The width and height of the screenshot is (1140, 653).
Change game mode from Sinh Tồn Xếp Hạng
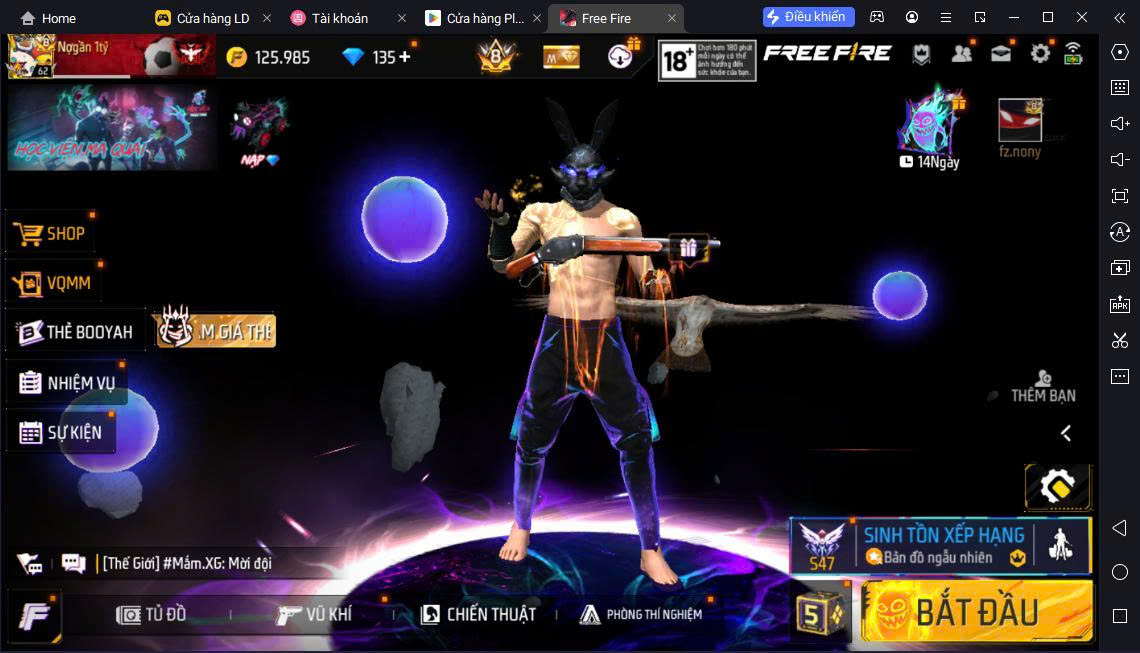coord(940,546)
